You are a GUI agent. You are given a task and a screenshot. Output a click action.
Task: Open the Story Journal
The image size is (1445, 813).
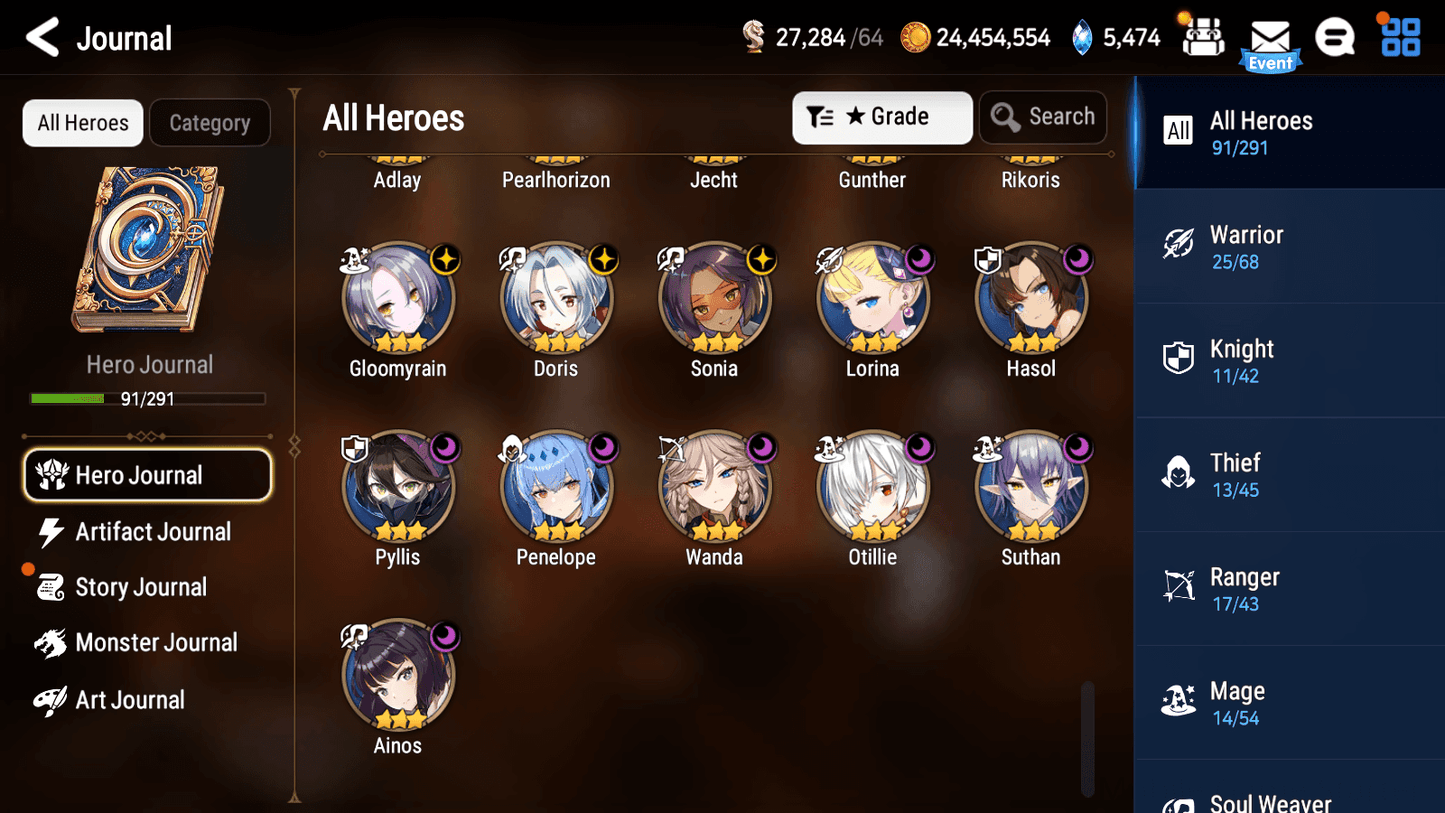138,588
